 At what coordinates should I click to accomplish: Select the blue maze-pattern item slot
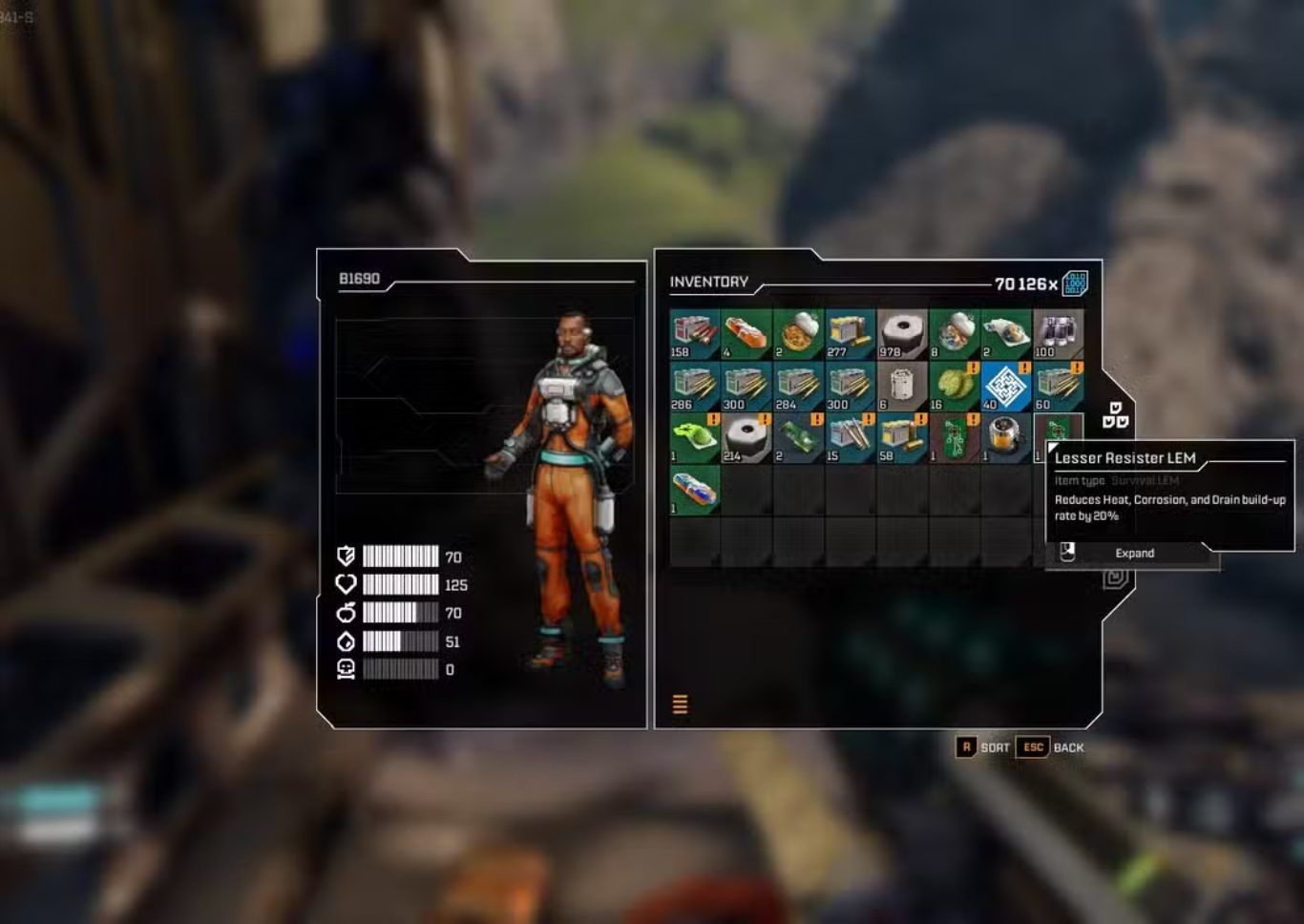[1005, 387]
